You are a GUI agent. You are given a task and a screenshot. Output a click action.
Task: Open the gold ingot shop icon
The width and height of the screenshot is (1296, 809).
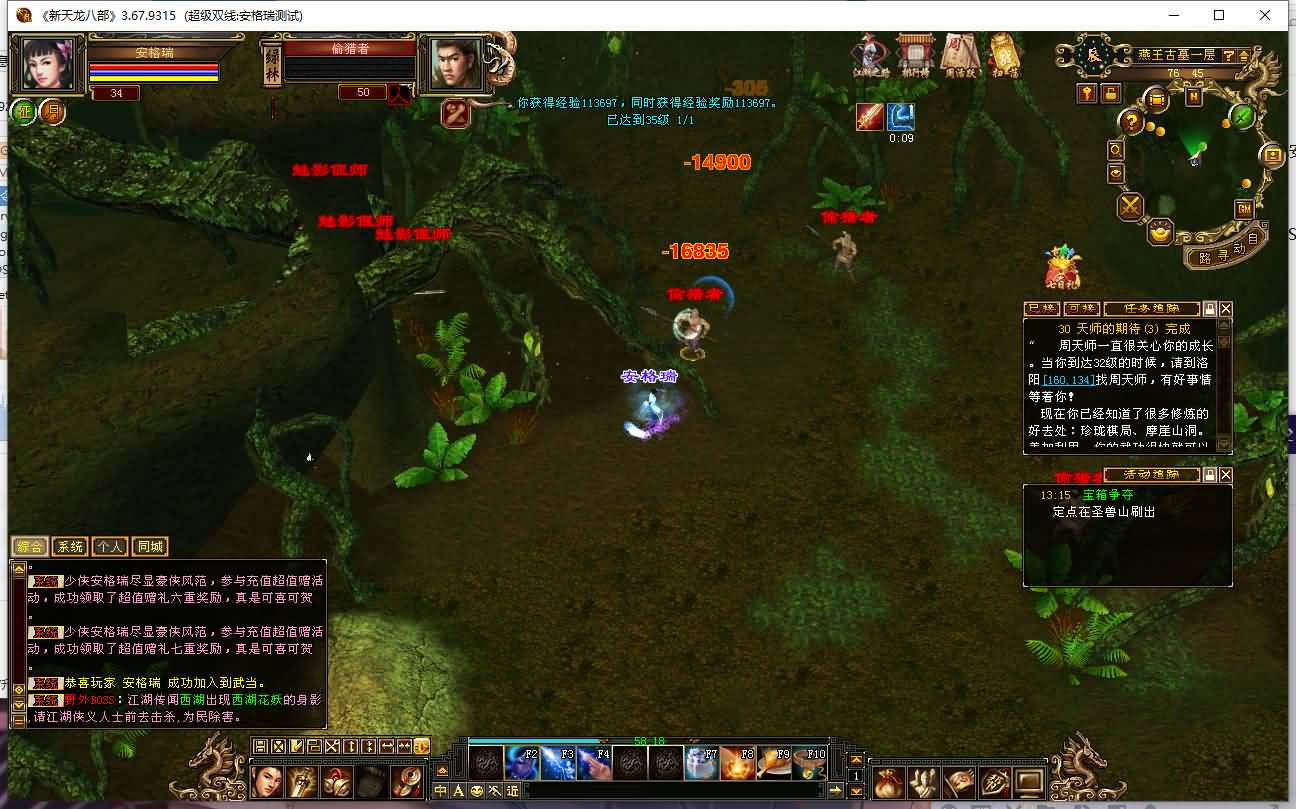[1160, 231]
